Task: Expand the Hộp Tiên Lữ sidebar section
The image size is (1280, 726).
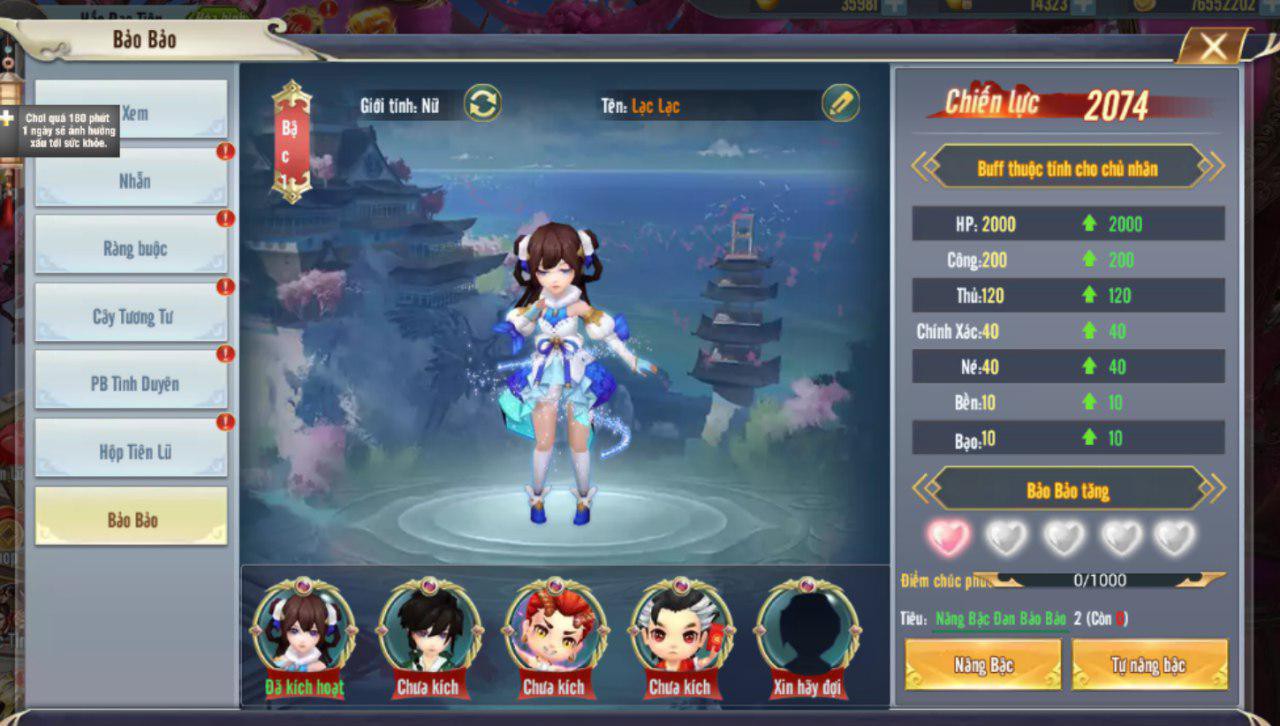Action: (x=131, y=449)
